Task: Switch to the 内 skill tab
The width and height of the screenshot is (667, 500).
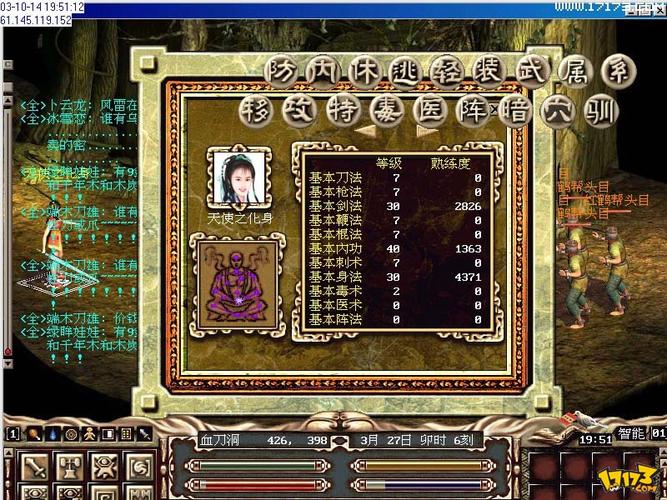Action: [319, 71]
